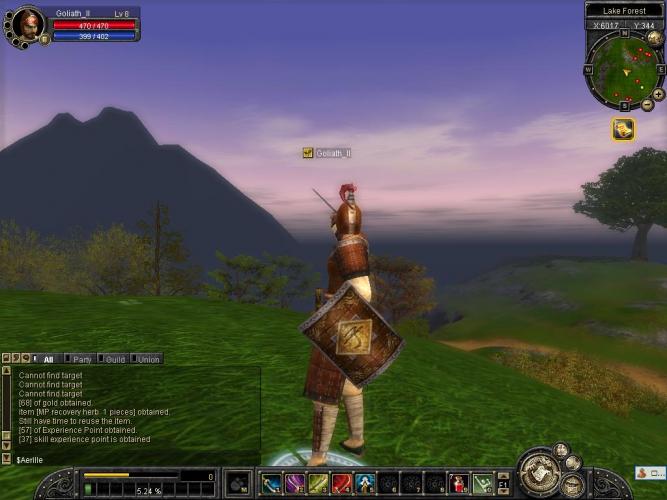Zoom out the minimap with minus button
The image size is (667, 500).
(647, 104)
